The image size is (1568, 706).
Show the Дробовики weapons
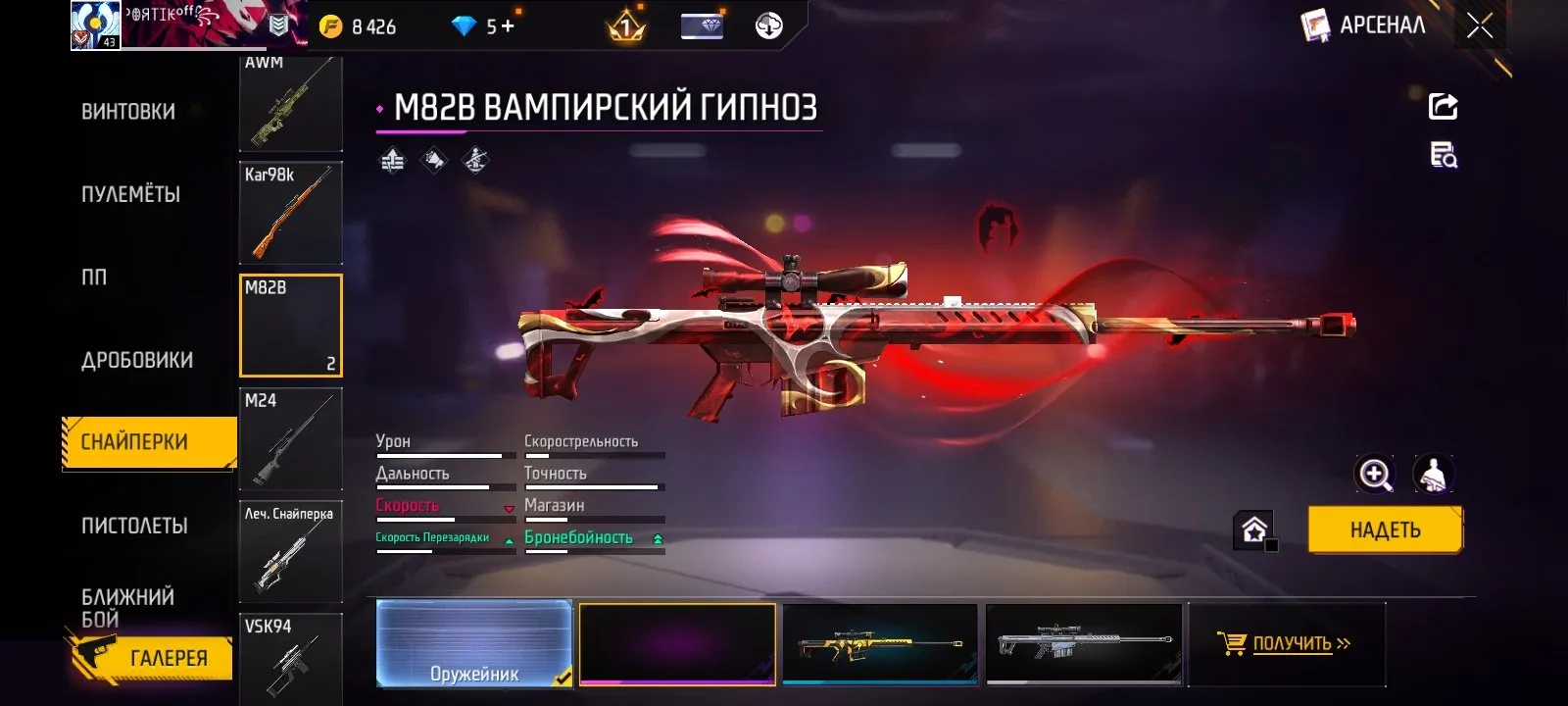click(x=137, y=360)
